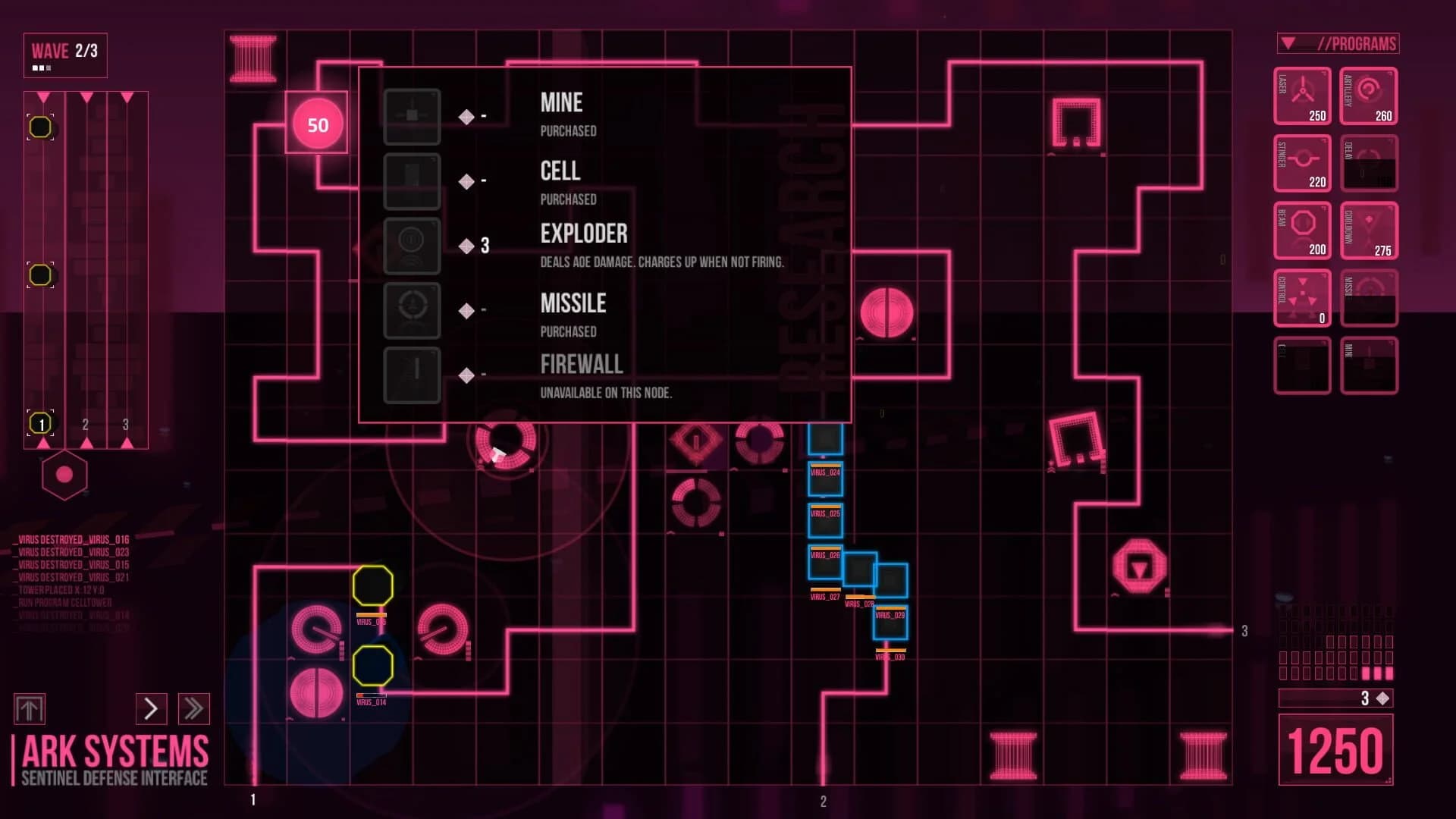Toggle the upload arrow button
Screen dimensions: 1456x819
tap(31, 708)
